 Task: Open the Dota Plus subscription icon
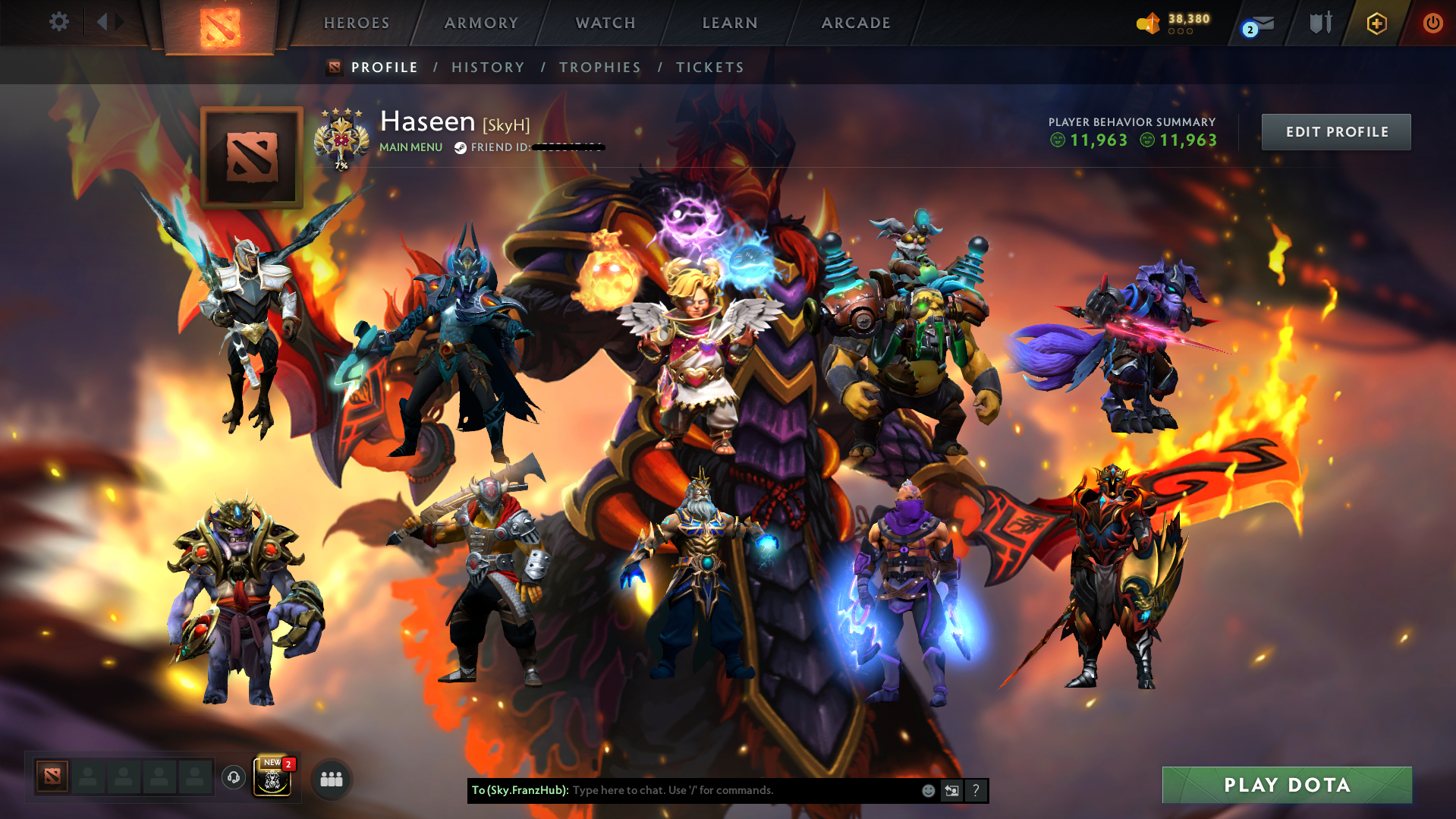click(1376, 23)
